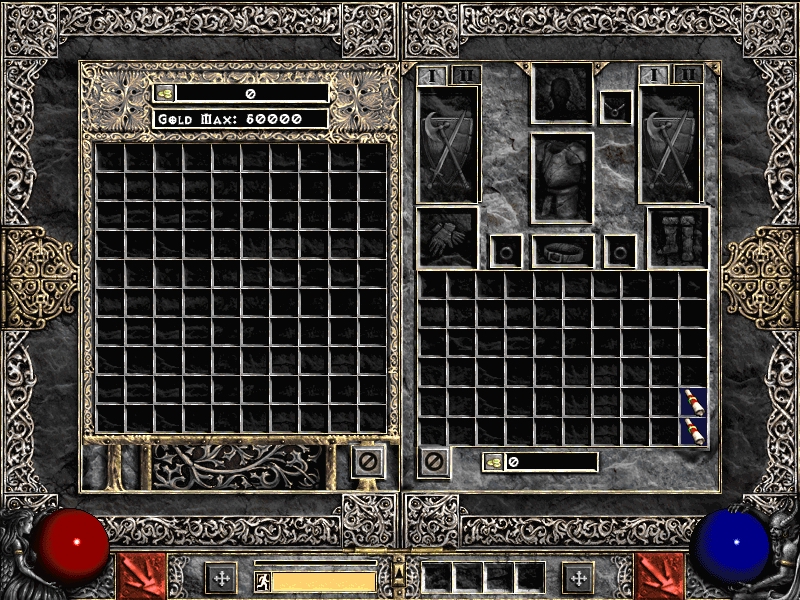This screenshot has height=600, width=800.
Task: Close the inventory panel
Action: click(434, 462)
